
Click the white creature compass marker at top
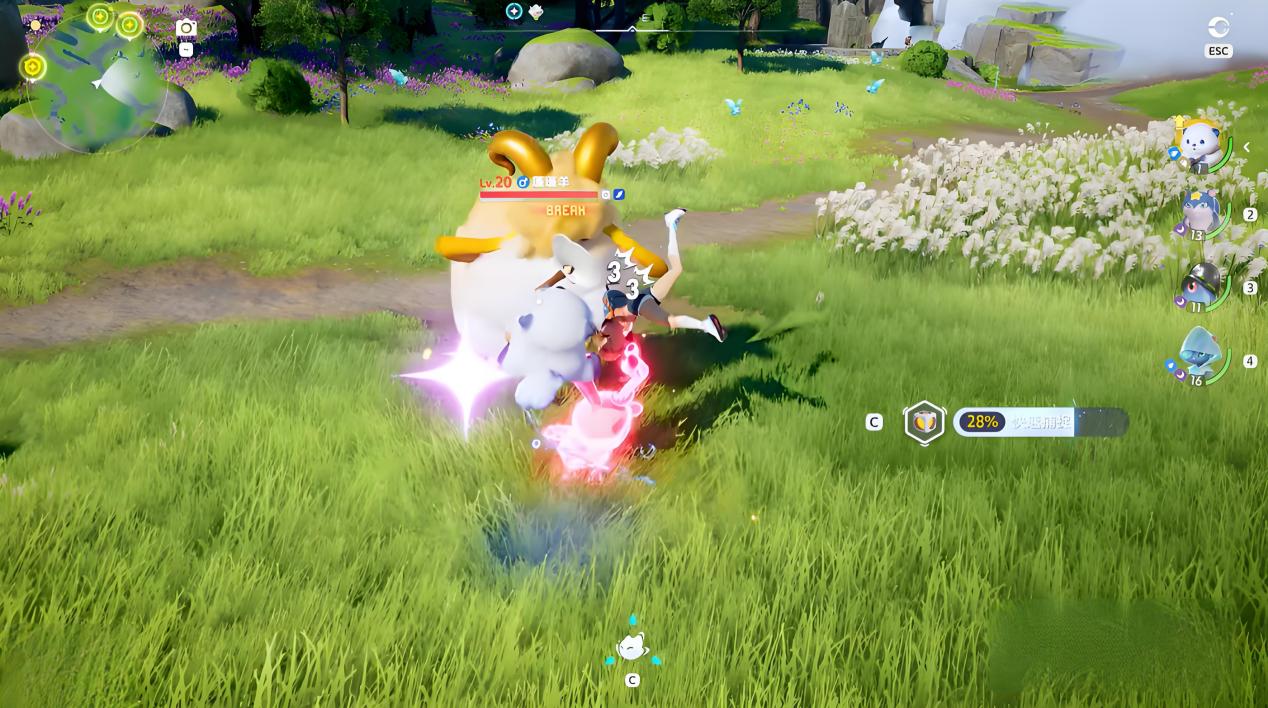click(x=536, y=12)
